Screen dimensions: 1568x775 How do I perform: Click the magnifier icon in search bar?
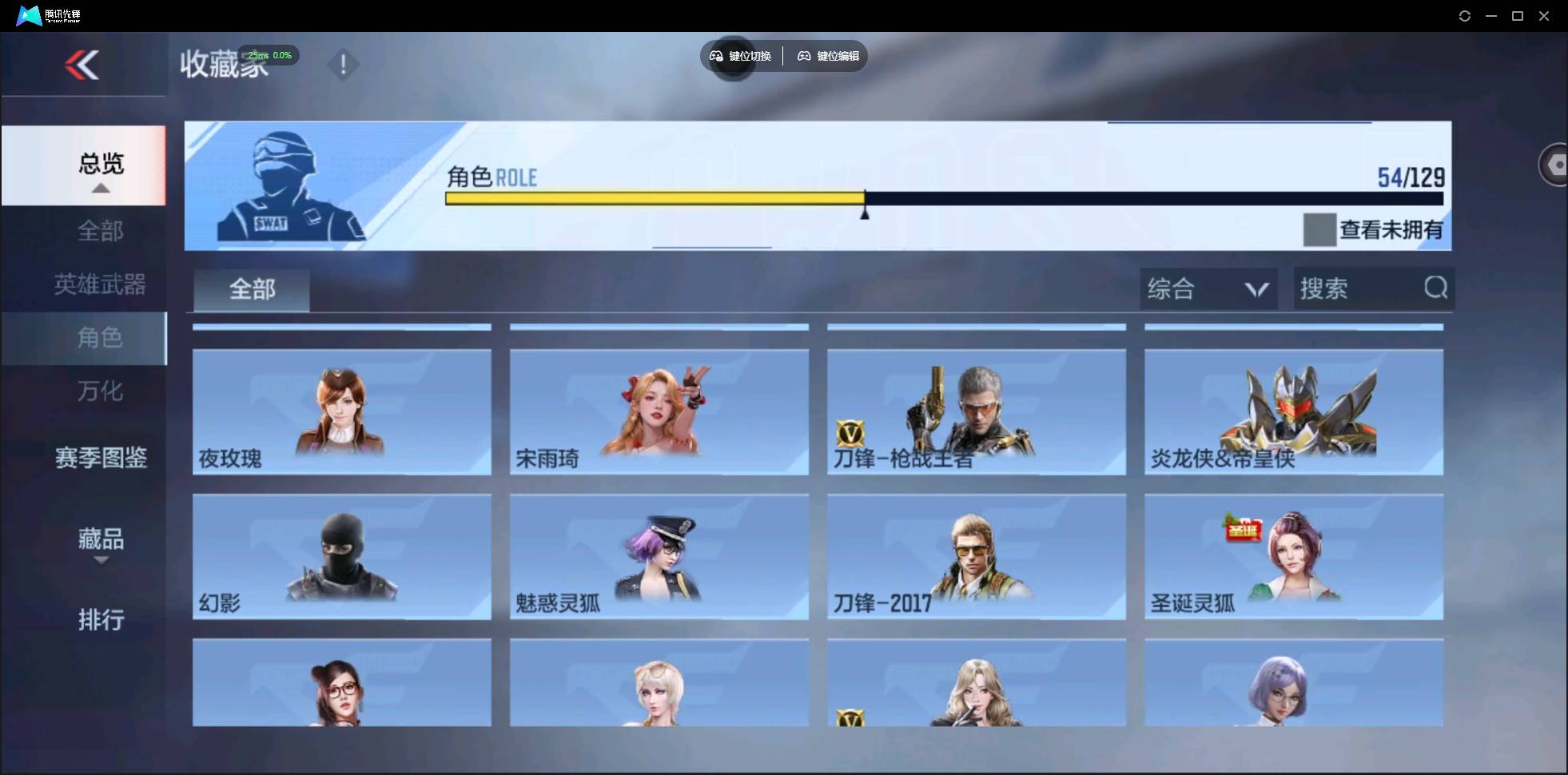tap(1435, 288)
